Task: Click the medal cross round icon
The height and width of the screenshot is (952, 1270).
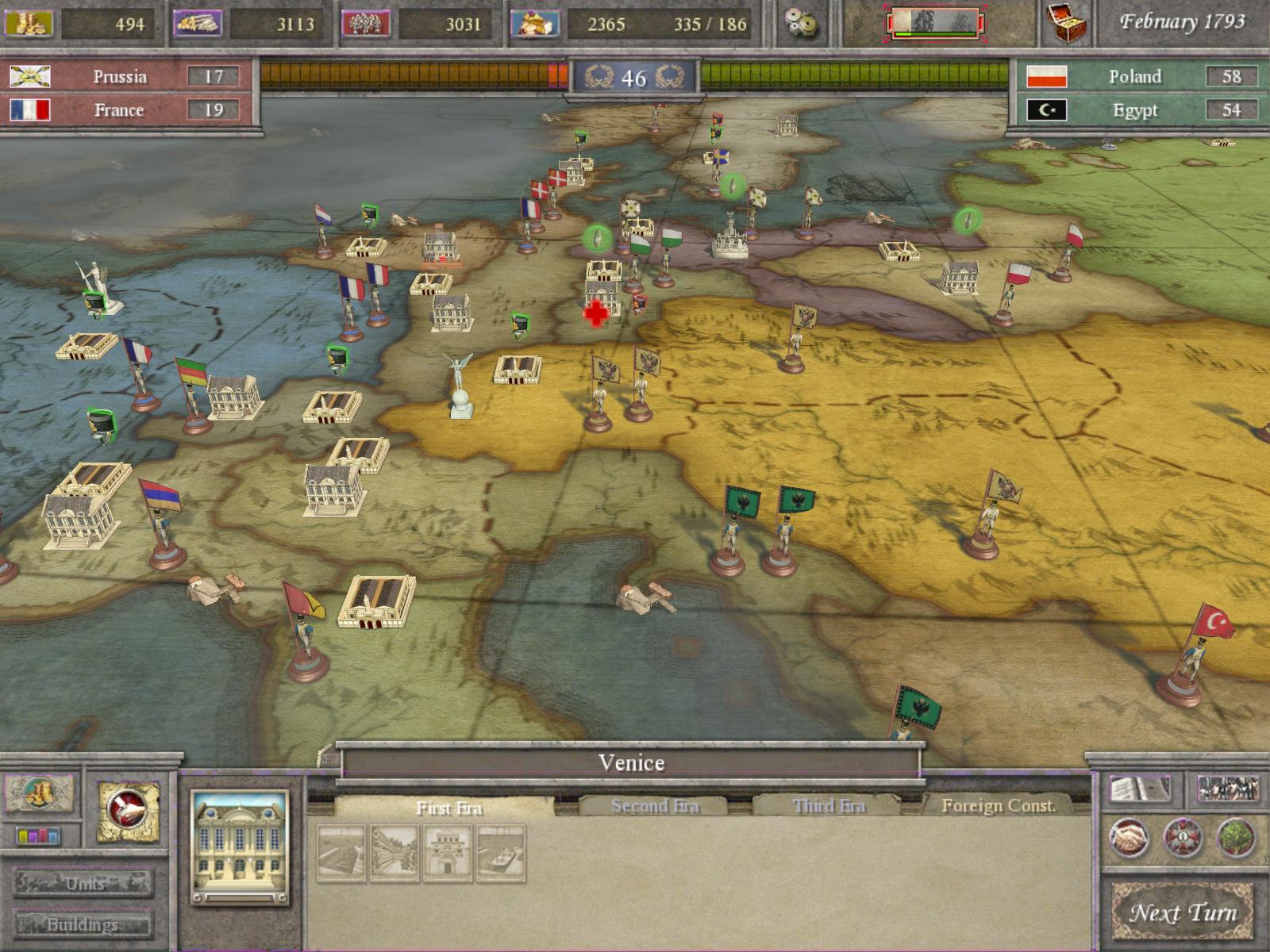Action: pyautogui.click(x=1183, y=838)
